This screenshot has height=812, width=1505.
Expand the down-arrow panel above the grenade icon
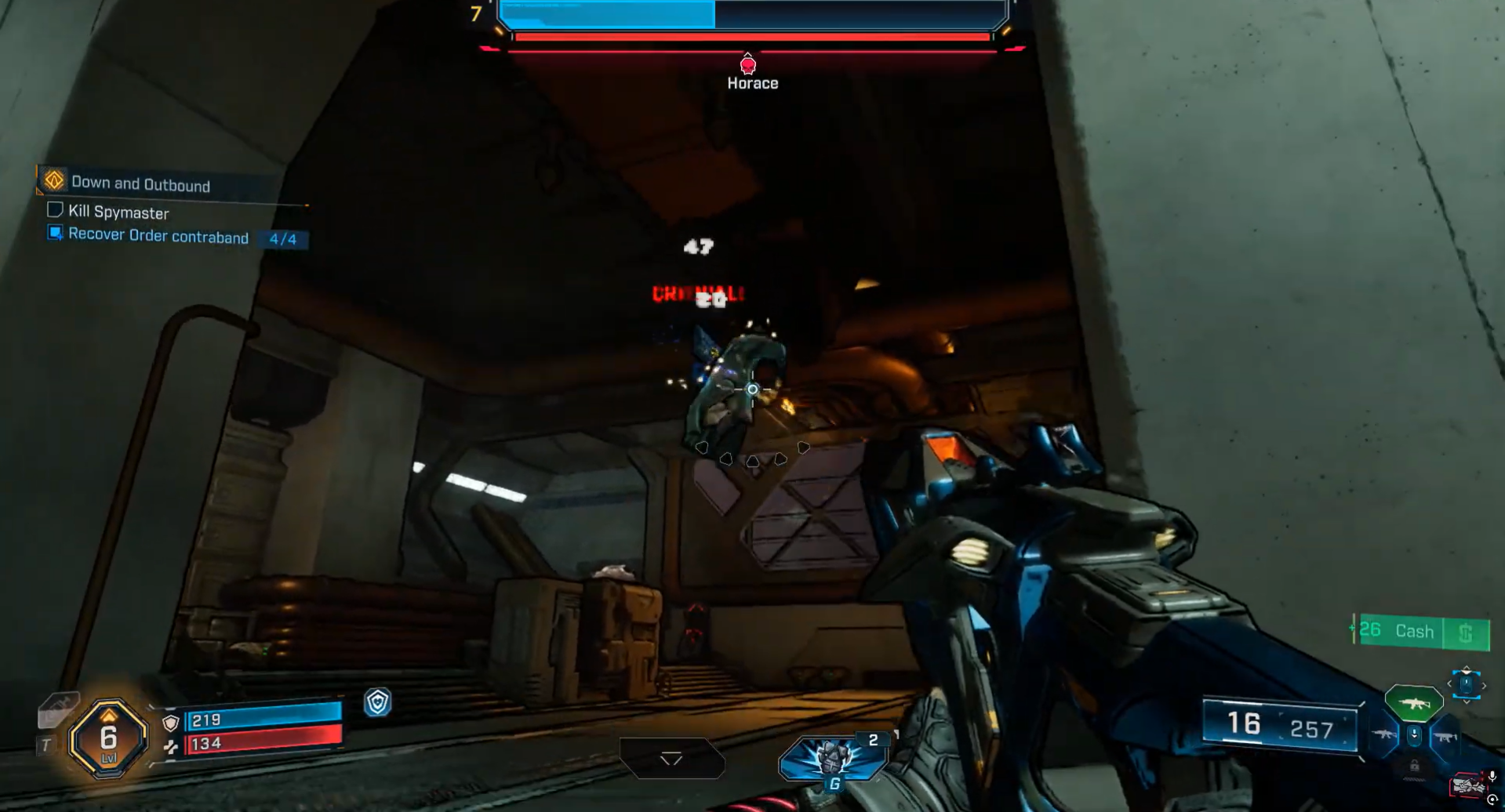673,758
